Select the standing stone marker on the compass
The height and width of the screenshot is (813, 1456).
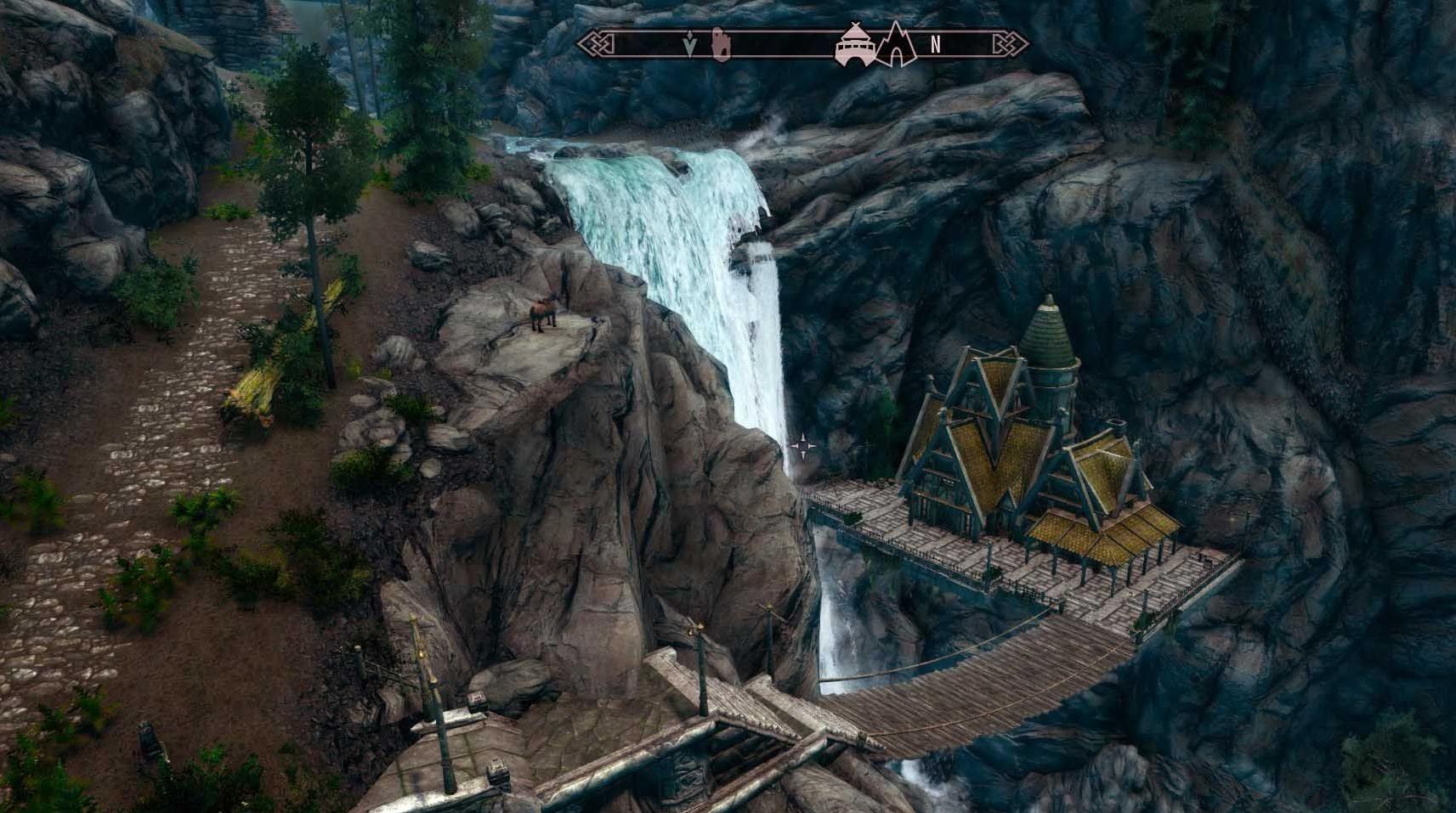720,44
